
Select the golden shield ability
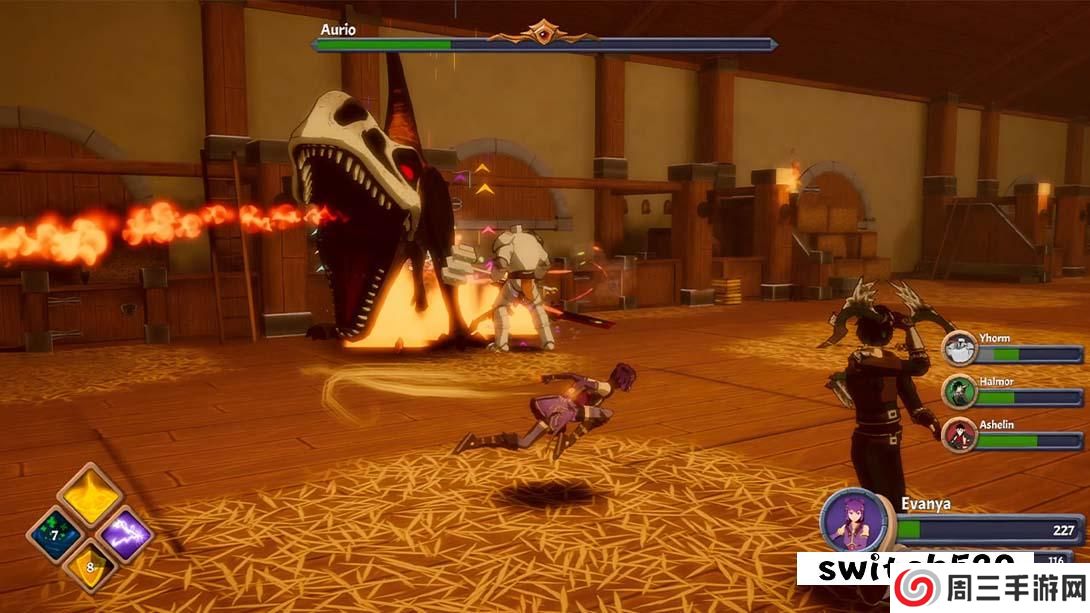(90, 569)
